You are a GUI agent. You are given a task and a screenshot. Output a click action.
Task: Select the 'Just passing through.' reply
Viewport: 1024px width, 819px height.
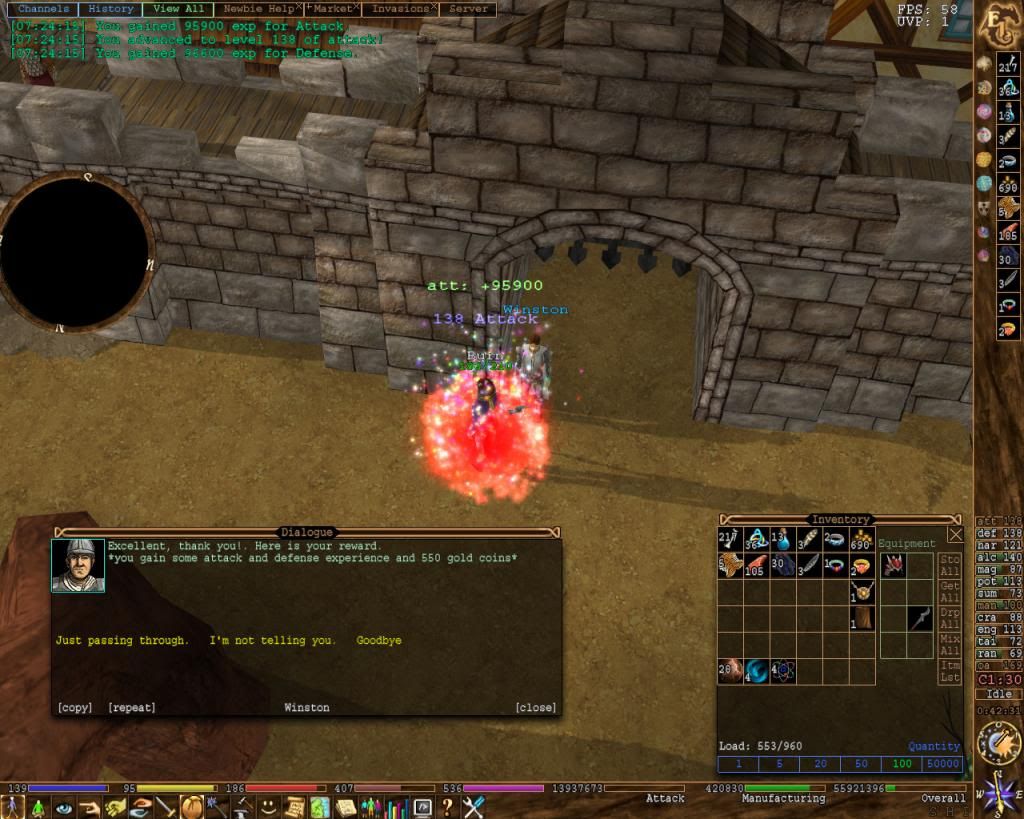tap(122, 640)
